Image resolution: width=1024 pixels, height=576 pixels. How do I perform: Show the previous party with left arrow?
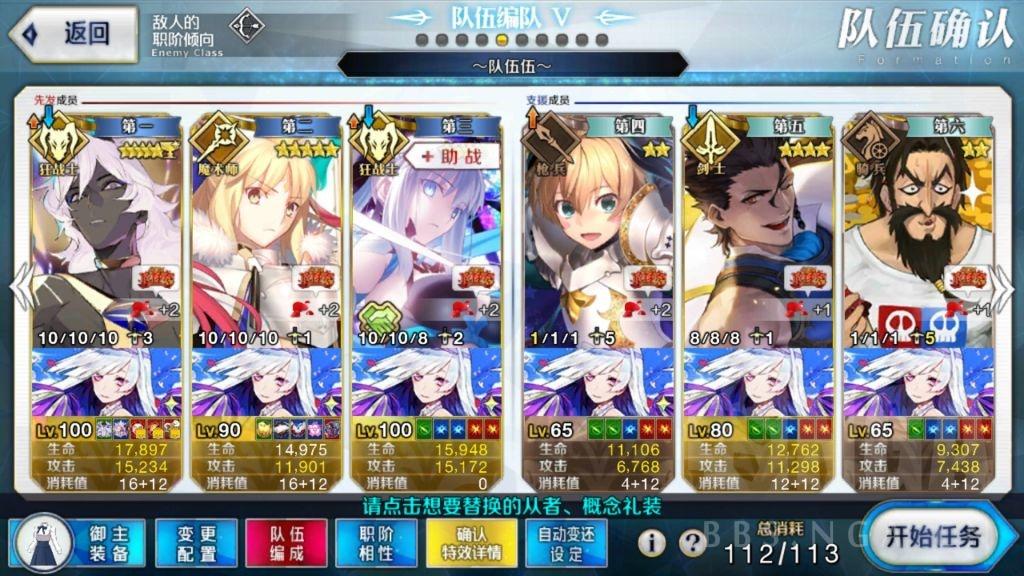[x=16, y=290]
